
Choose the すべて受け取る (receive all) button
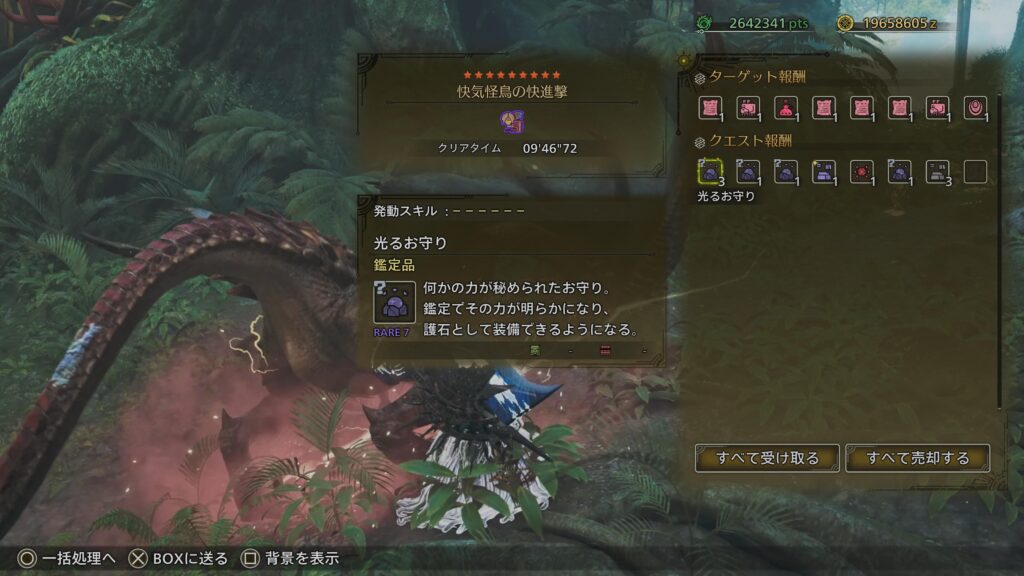767,458
